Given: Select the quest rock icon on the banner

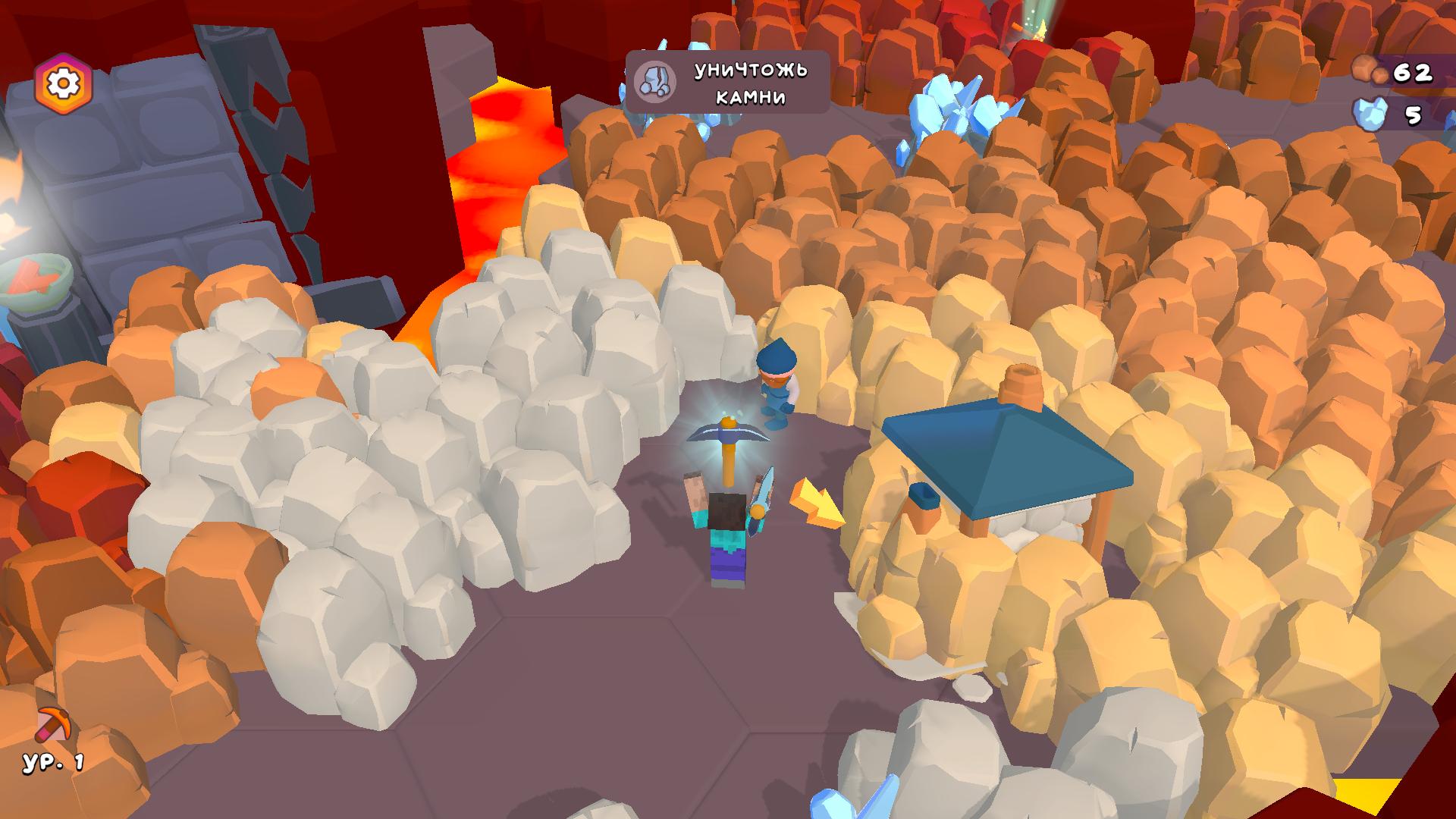Looking at the screenshot, I should coord(657,81).
